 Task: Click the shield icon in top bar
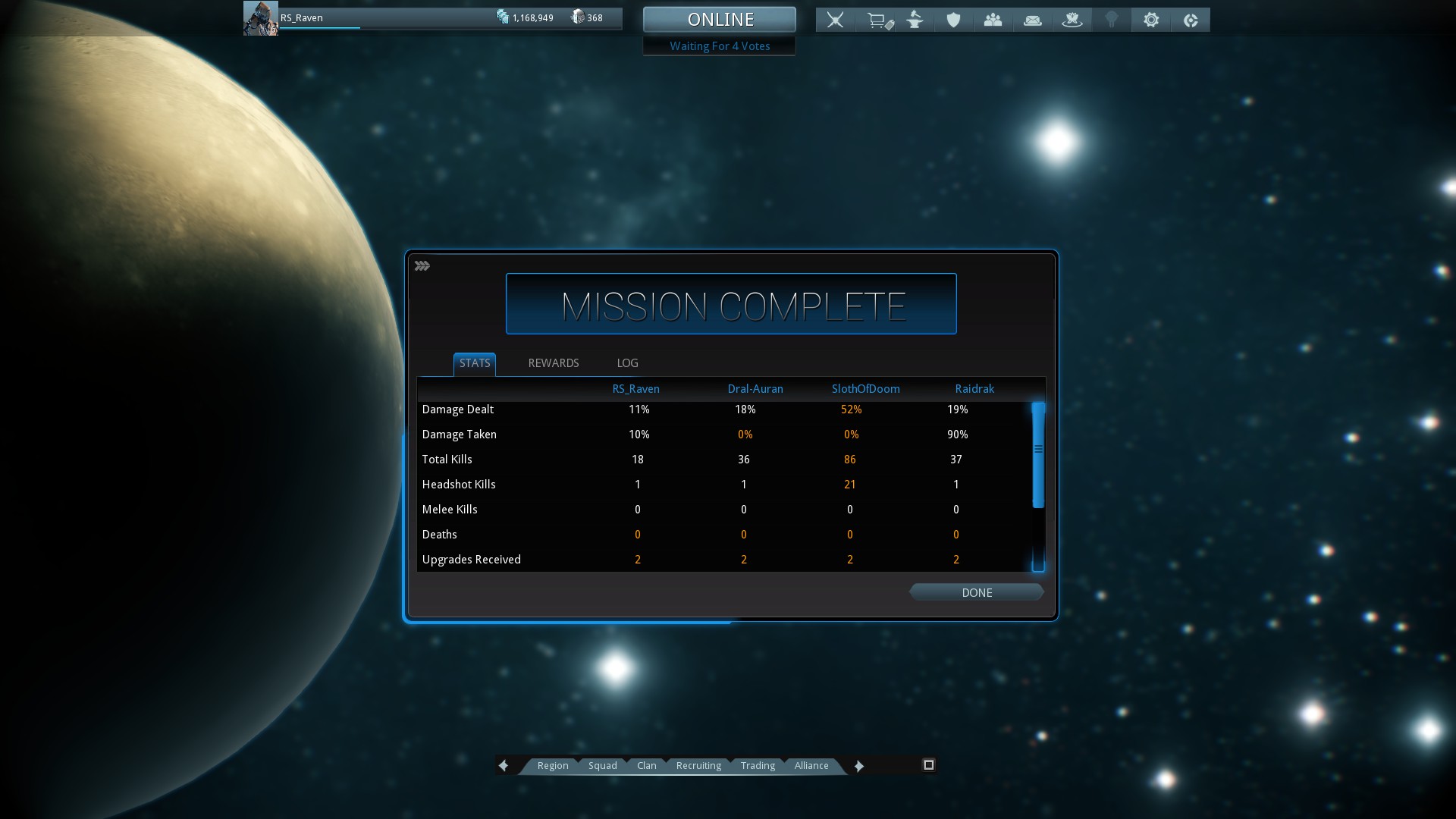[953, 20]
